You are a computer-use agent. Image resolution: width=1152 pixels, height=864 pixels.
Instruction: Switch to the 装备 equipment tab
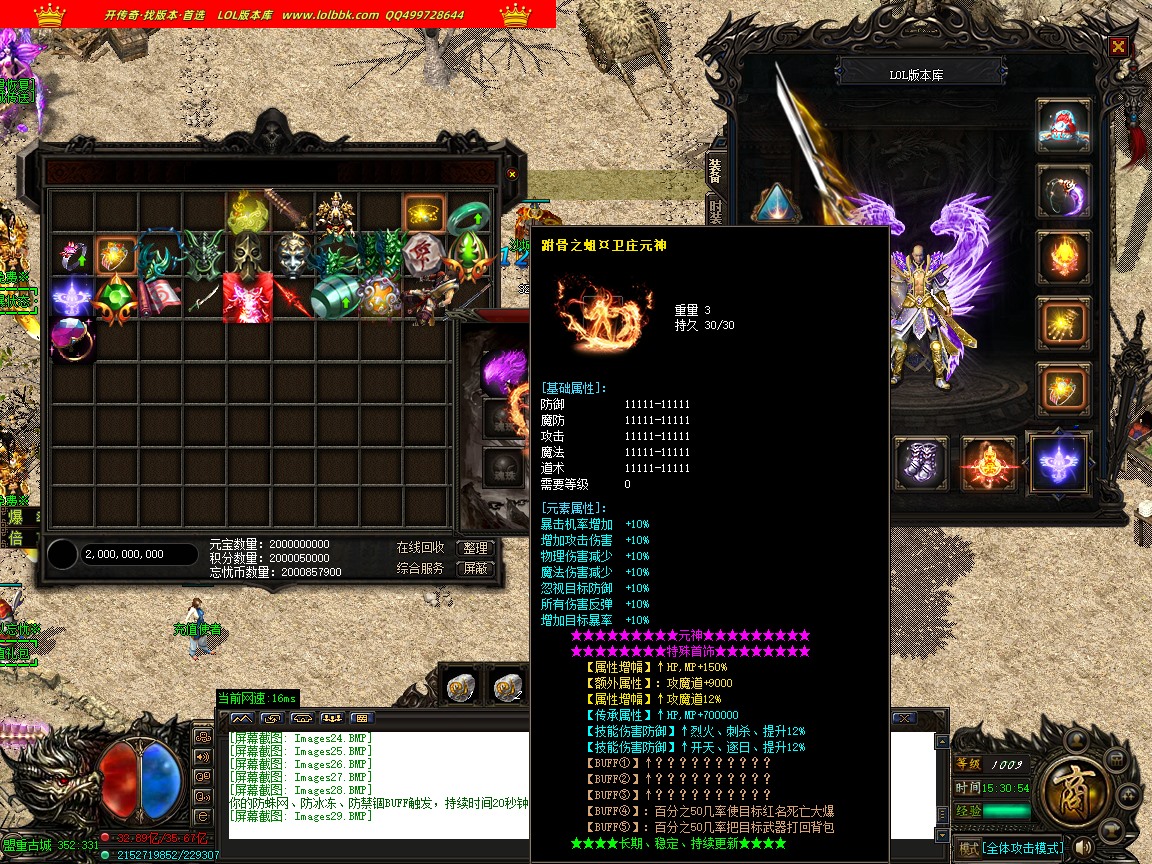715,169
